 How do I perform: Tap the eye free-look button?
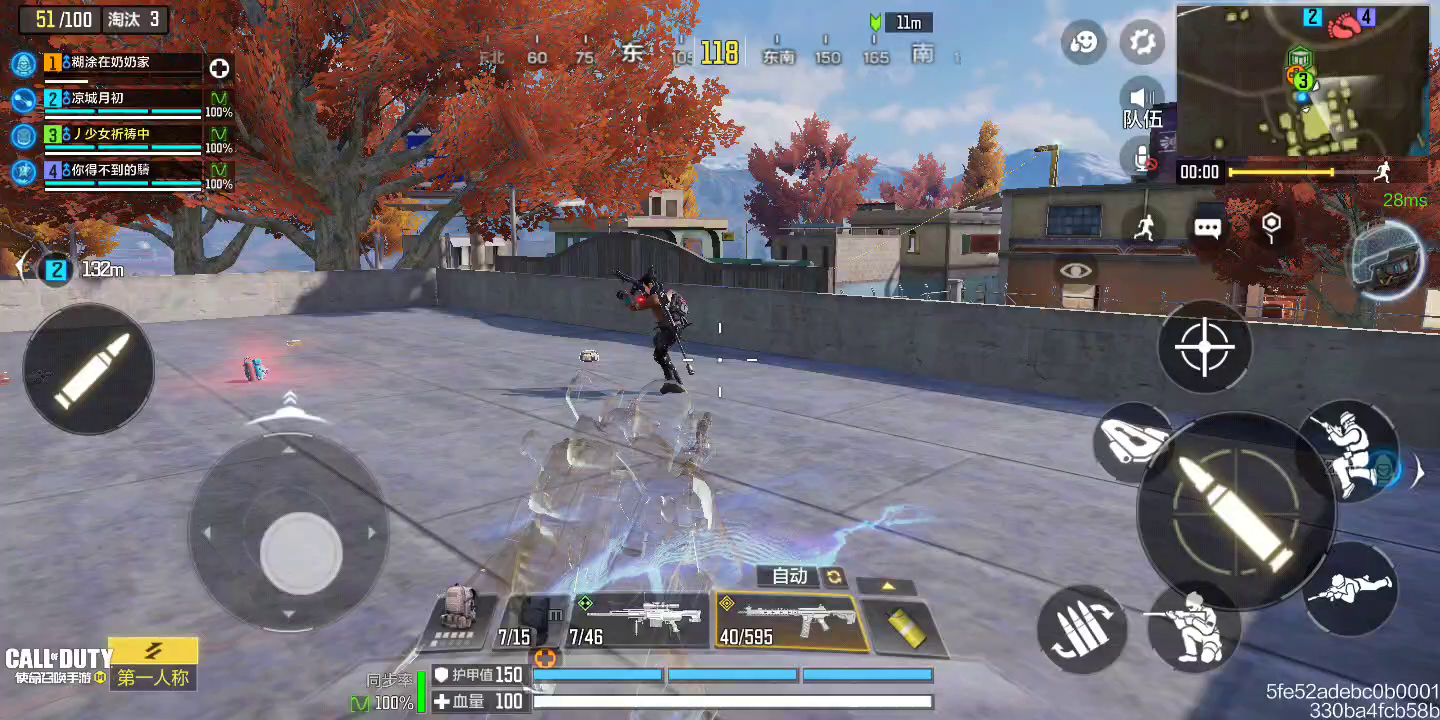pos(1075,270)
